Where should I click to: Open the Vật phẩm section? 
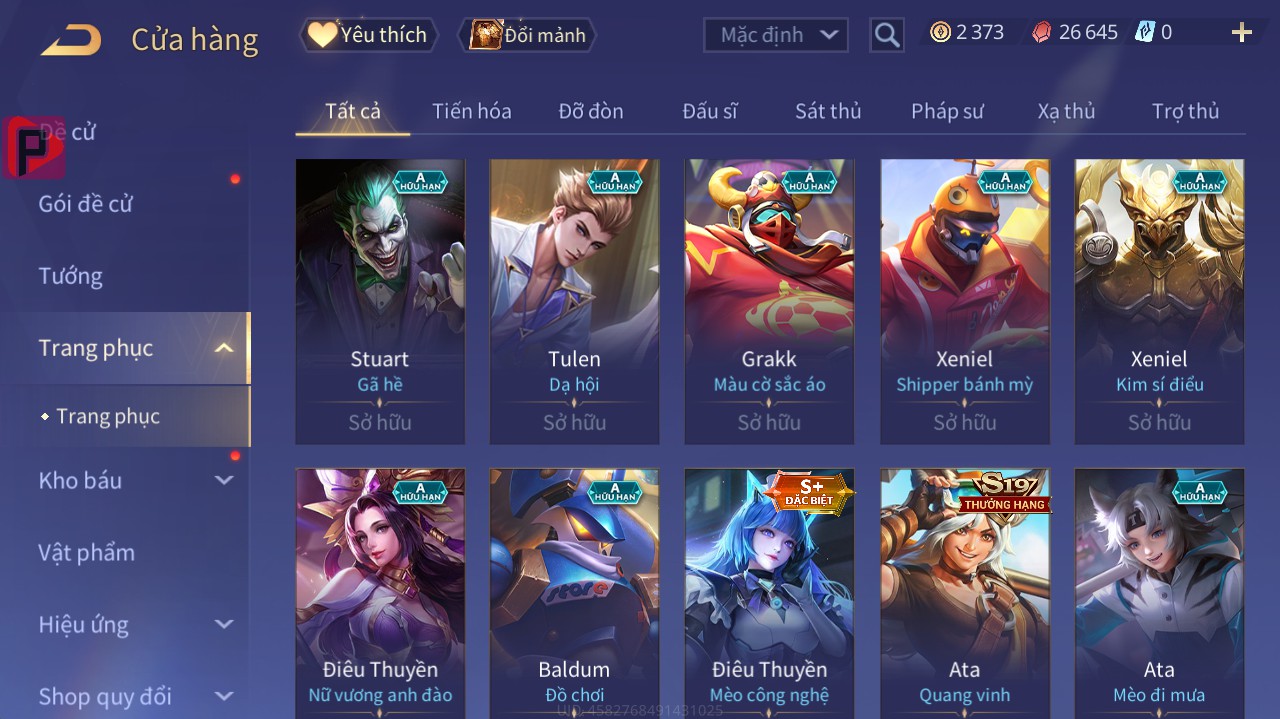tap(87, 552)
